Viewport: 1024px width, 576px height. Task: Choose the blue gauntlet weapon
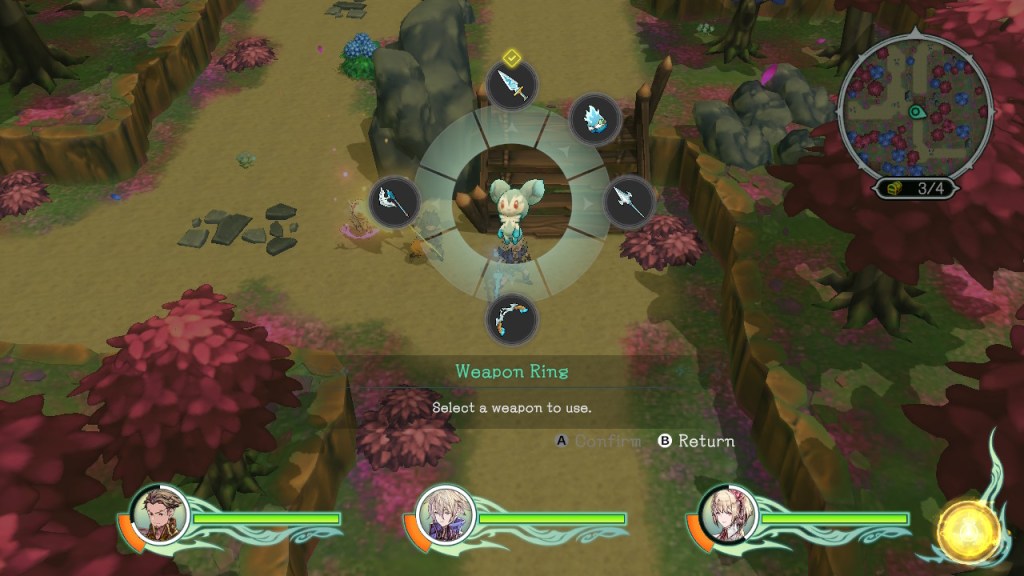(x=595, y=119)
